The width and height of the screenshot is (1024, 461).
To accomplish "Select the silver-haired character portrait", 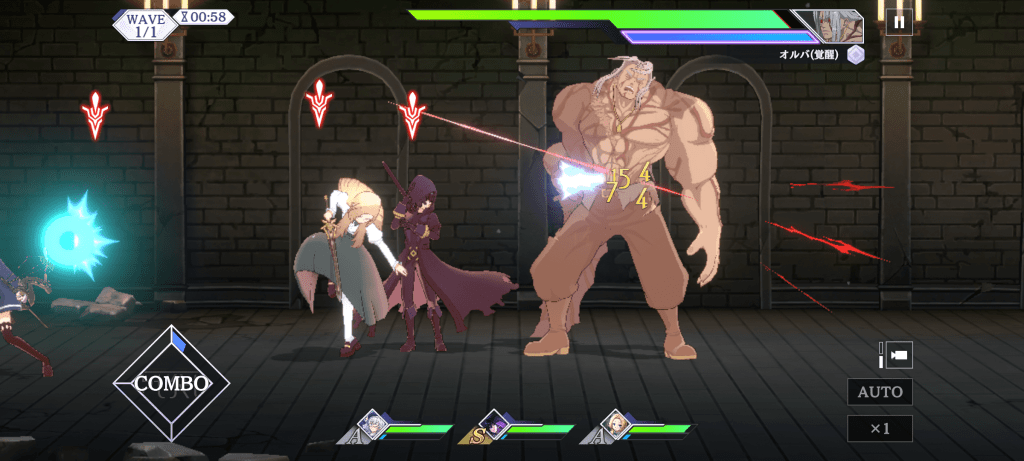I will [373, 424].
